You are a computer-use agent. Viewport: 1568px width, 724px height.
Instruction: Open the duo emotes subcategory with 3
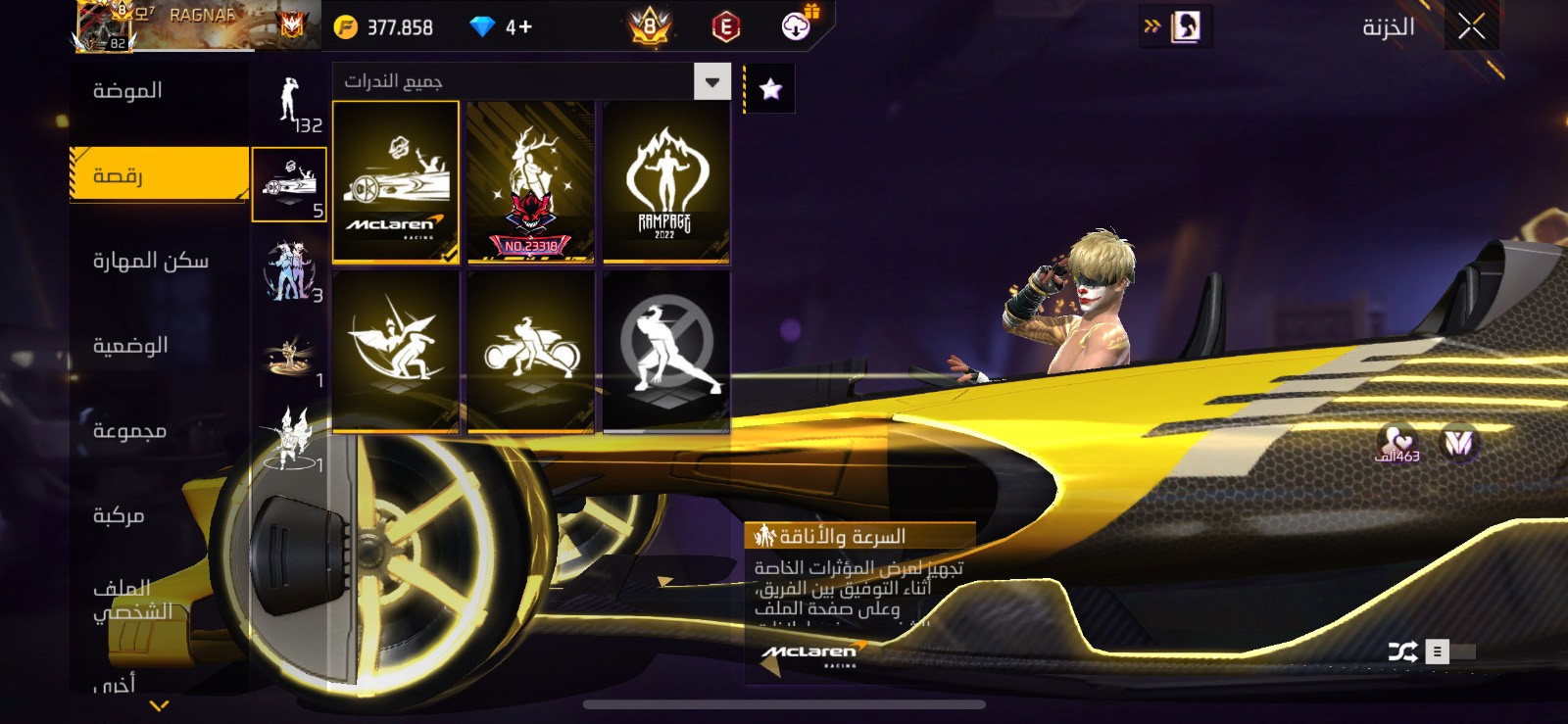point(289,271)
